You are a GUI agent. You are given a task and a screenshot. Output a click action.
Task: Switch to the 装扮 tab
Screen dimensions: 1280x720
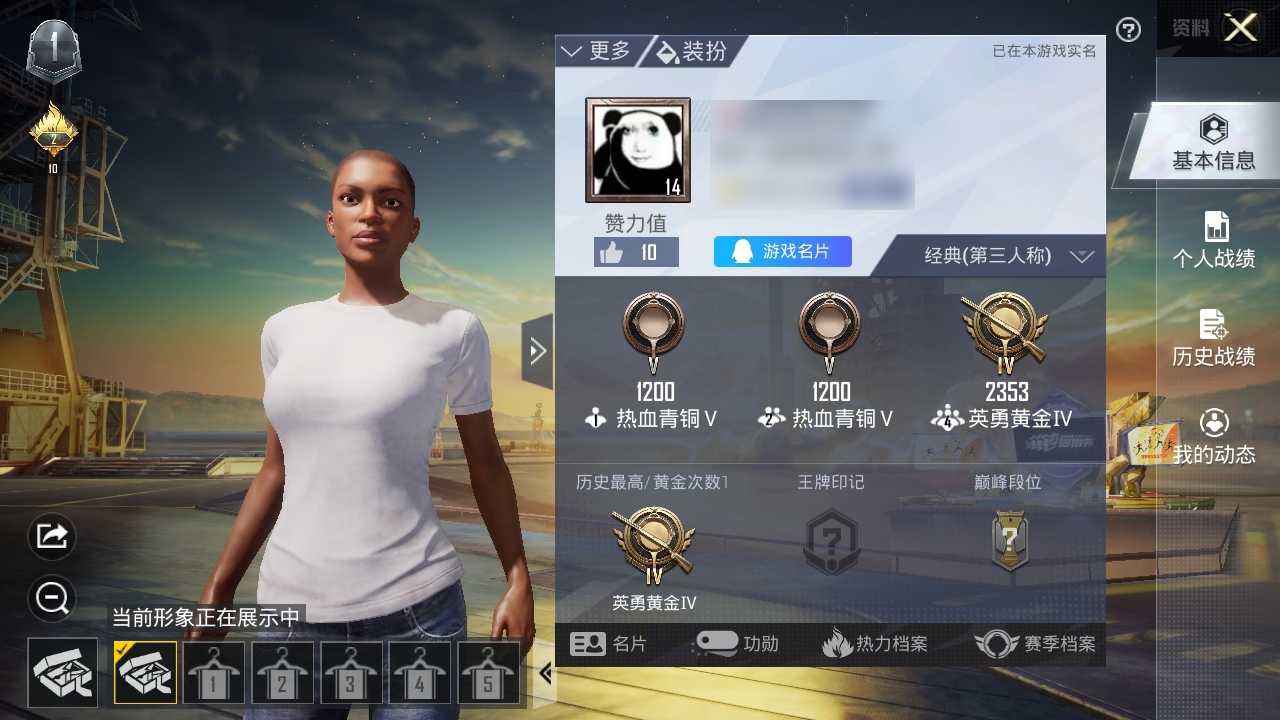(692, 51)
